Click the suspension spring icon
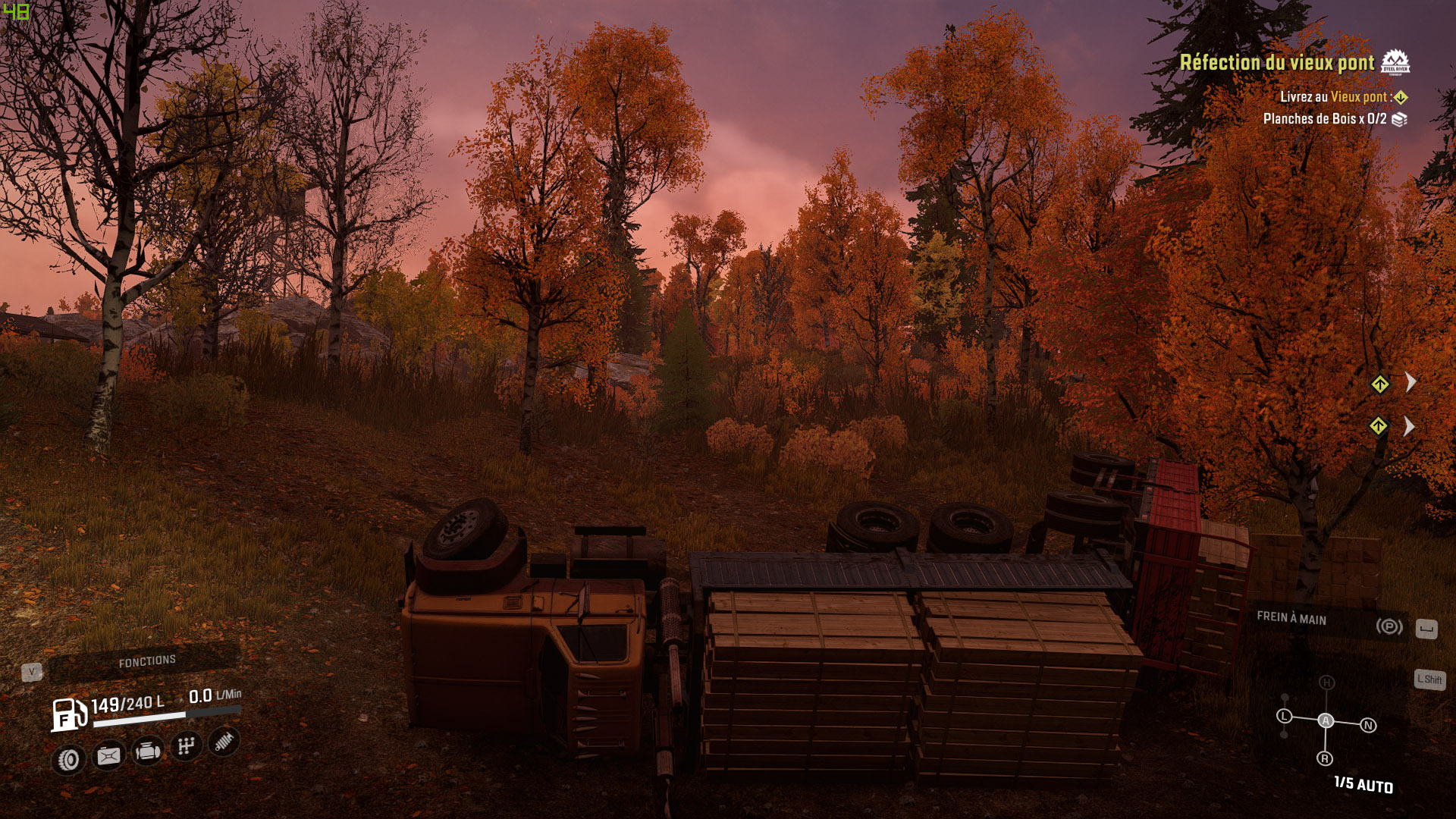This screenshot has width=1456, height=819. [224, 742]
